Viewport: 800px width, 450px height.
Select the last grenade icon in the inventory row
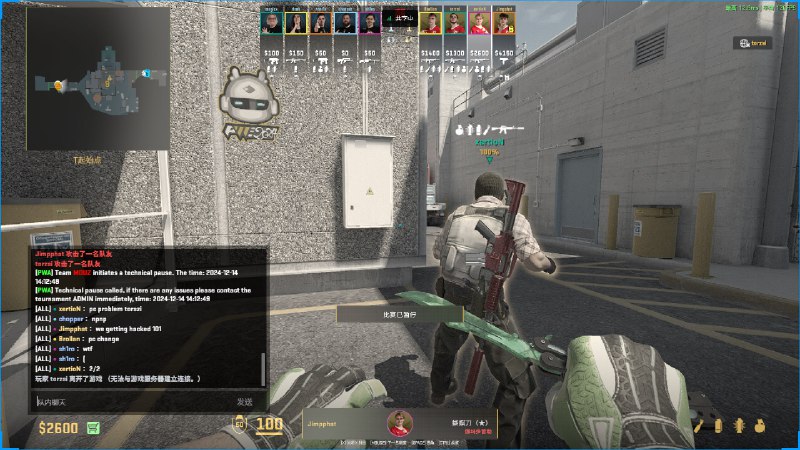(759, 426)
